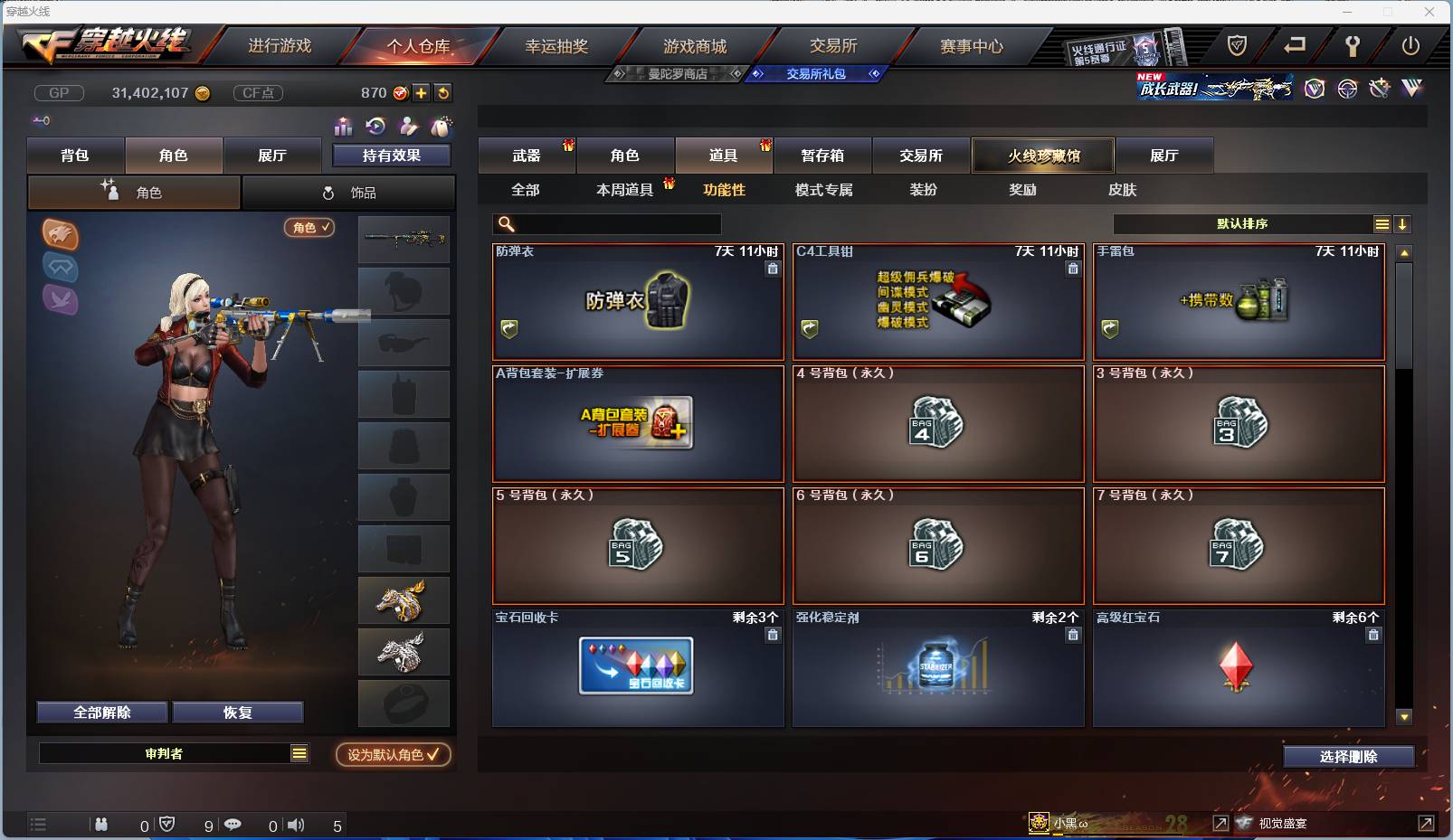Click the return arrow icon top right
This screenshot has height=840, width=1453.
coord(1295,44)
